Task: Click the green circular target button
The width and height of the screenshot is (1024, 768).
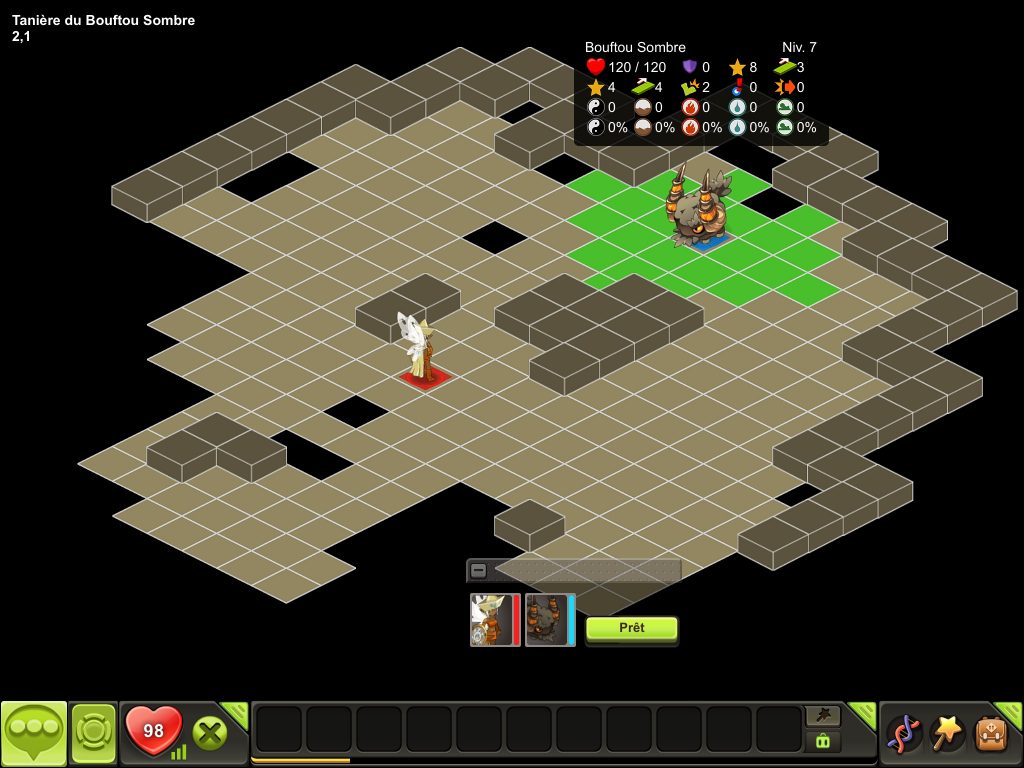Action: pos(93,733)
